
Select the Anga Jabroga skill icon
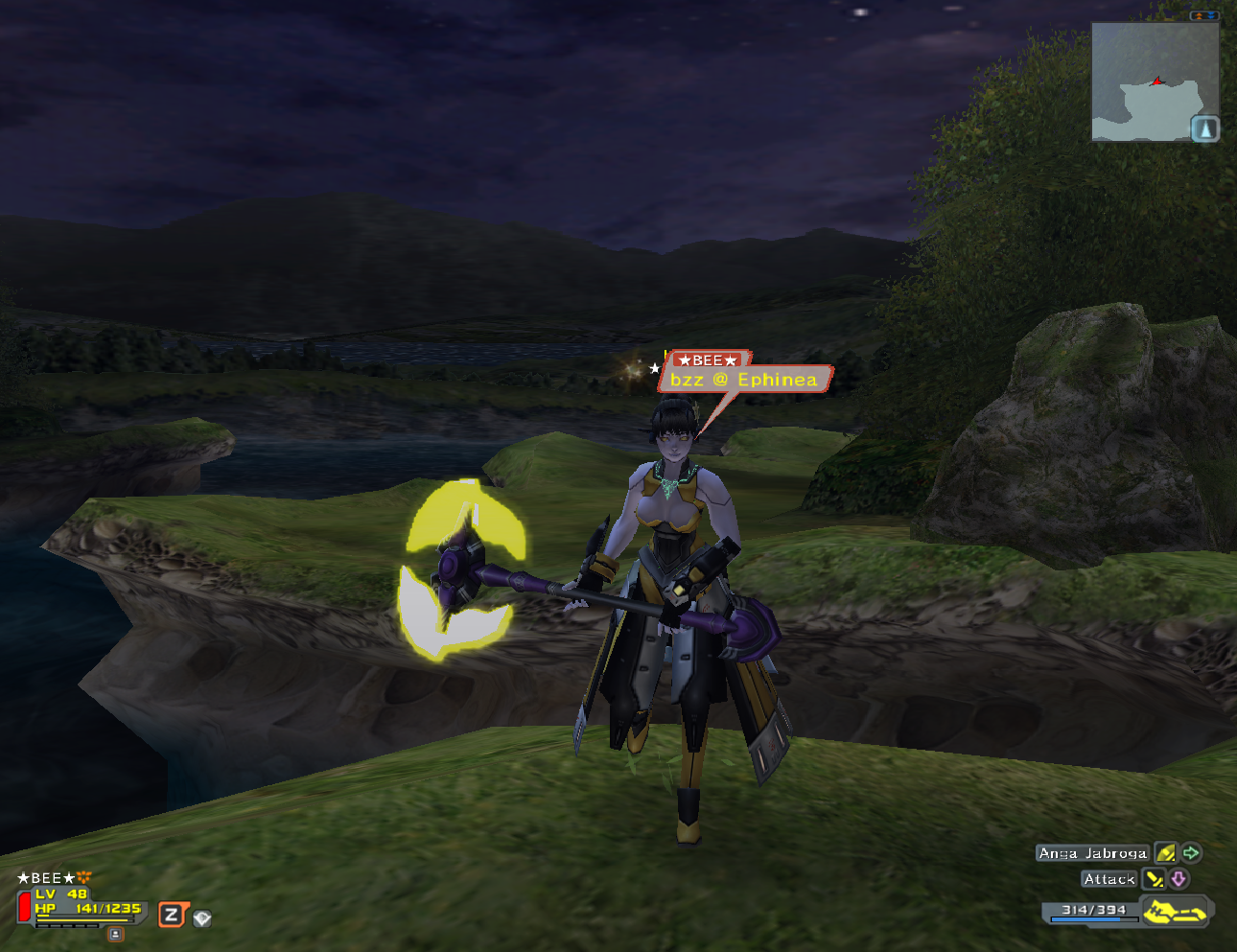1165,852
